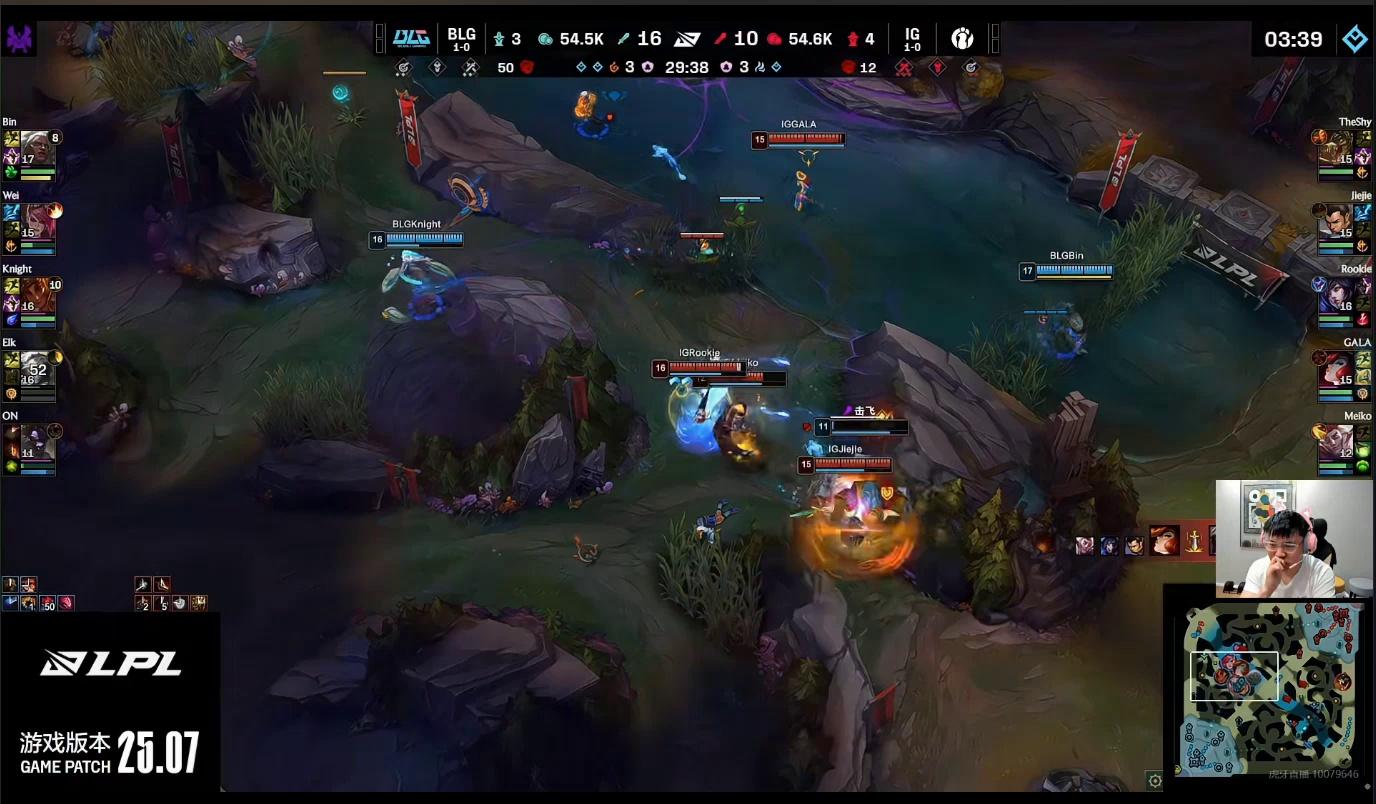Screen dimensions: 1376x804
Task: Select Jiejie's champion portrait
Action: pos(1336,220)
